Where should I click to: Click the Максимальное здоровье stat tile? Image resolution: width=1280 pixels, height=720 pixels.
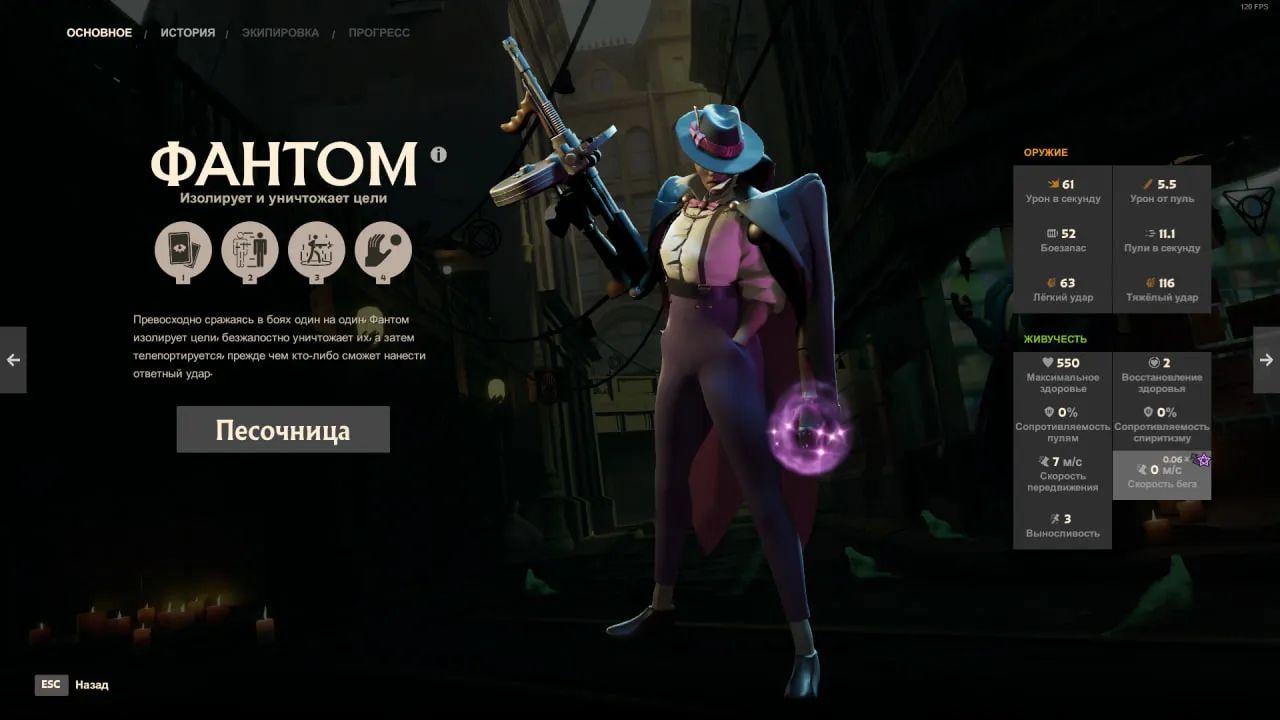click(1063, 375)
